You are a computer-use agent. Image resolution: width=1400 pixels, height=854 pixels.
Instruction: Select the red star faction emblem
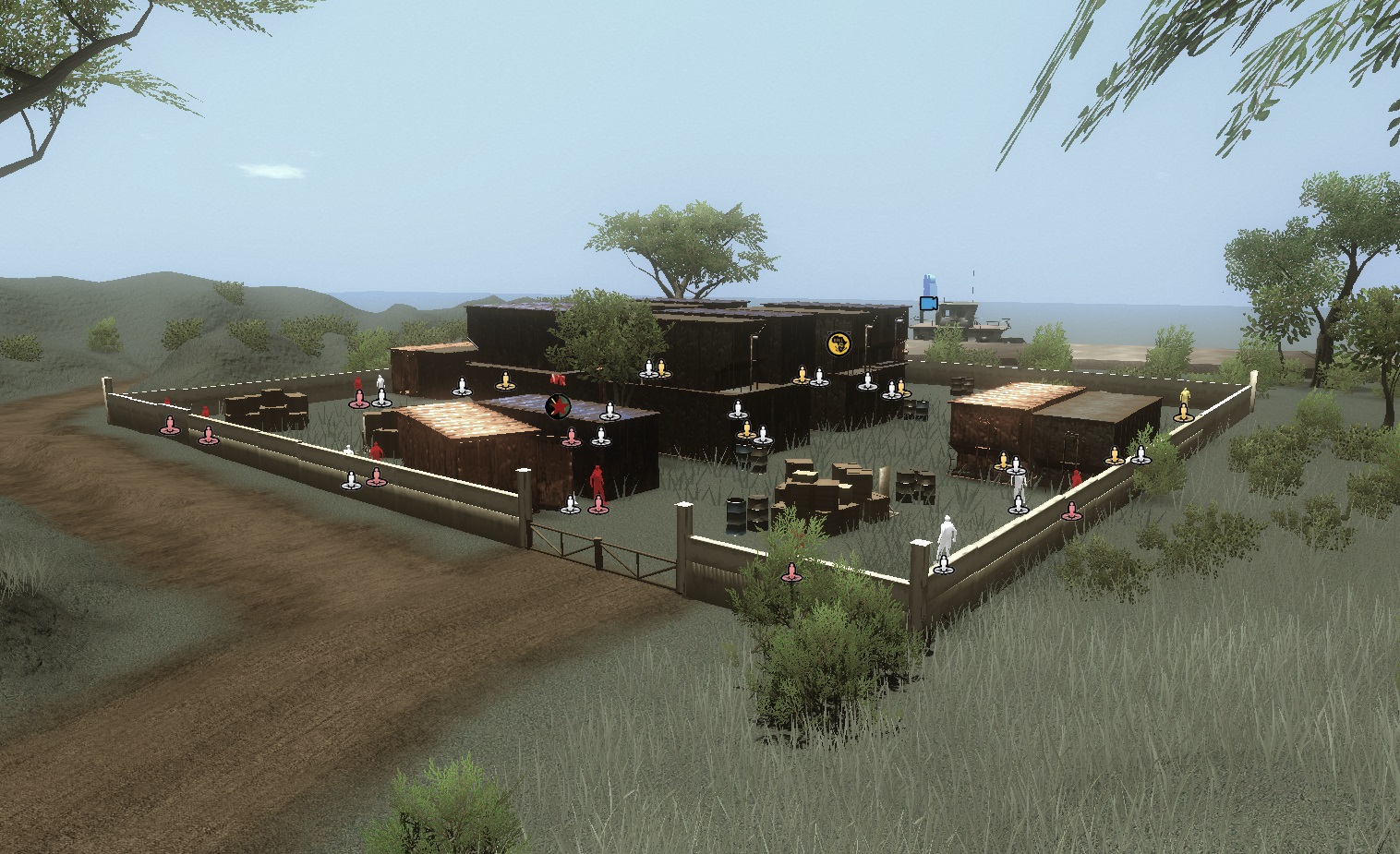(557, 405)
